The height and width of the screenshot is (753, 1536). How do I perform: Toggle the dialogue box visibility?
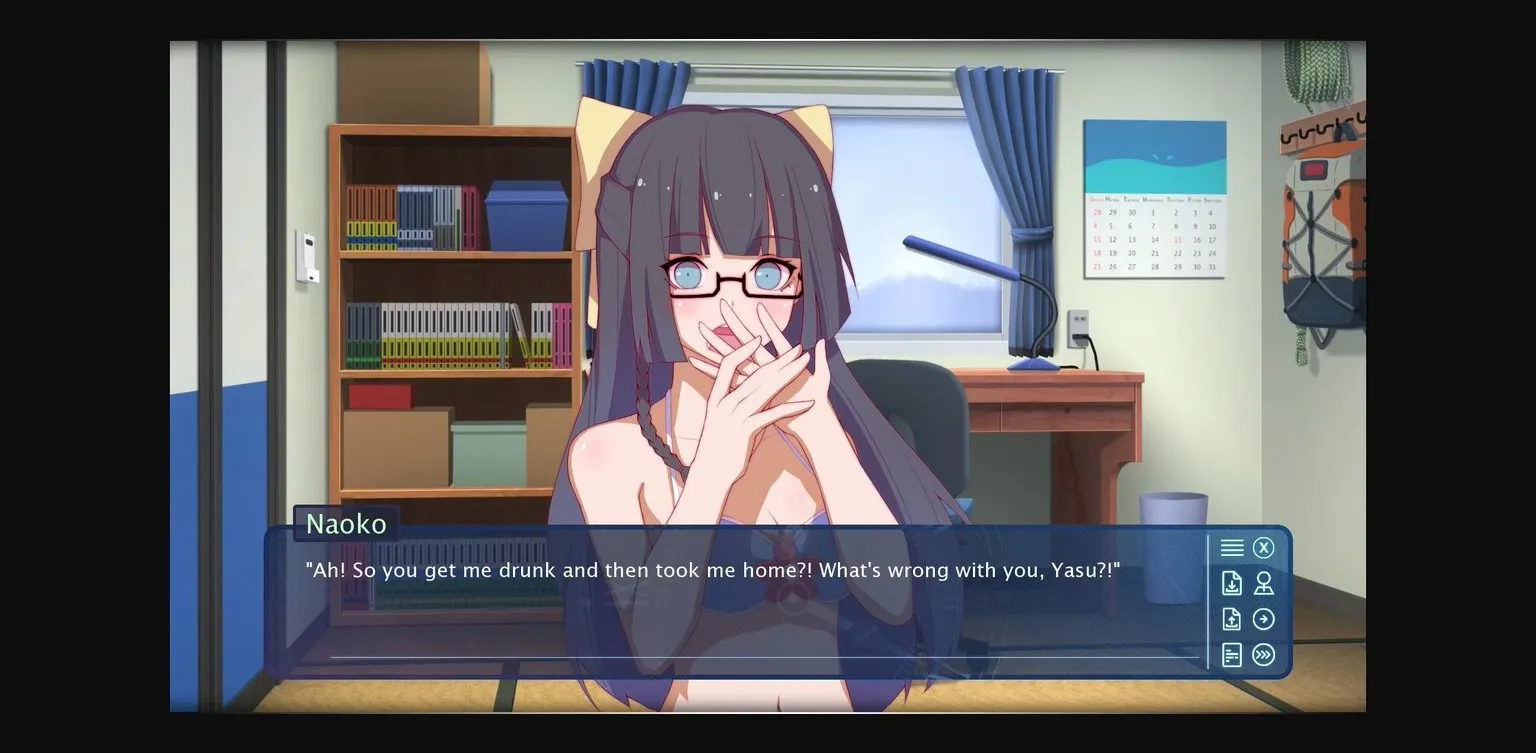(1263, 547)
